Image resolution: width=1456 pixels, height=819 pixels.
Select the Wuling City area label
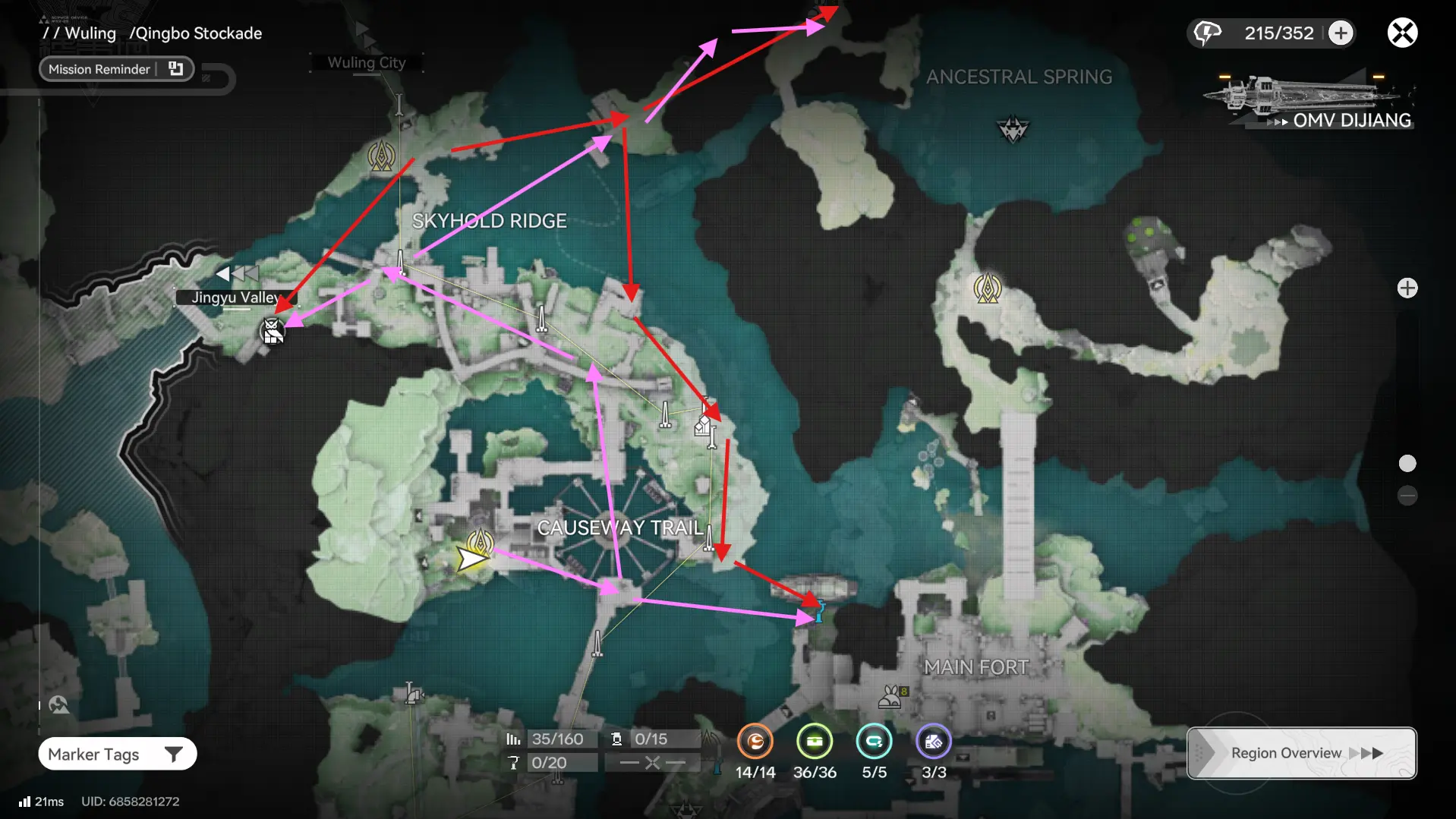coord(366,62)
